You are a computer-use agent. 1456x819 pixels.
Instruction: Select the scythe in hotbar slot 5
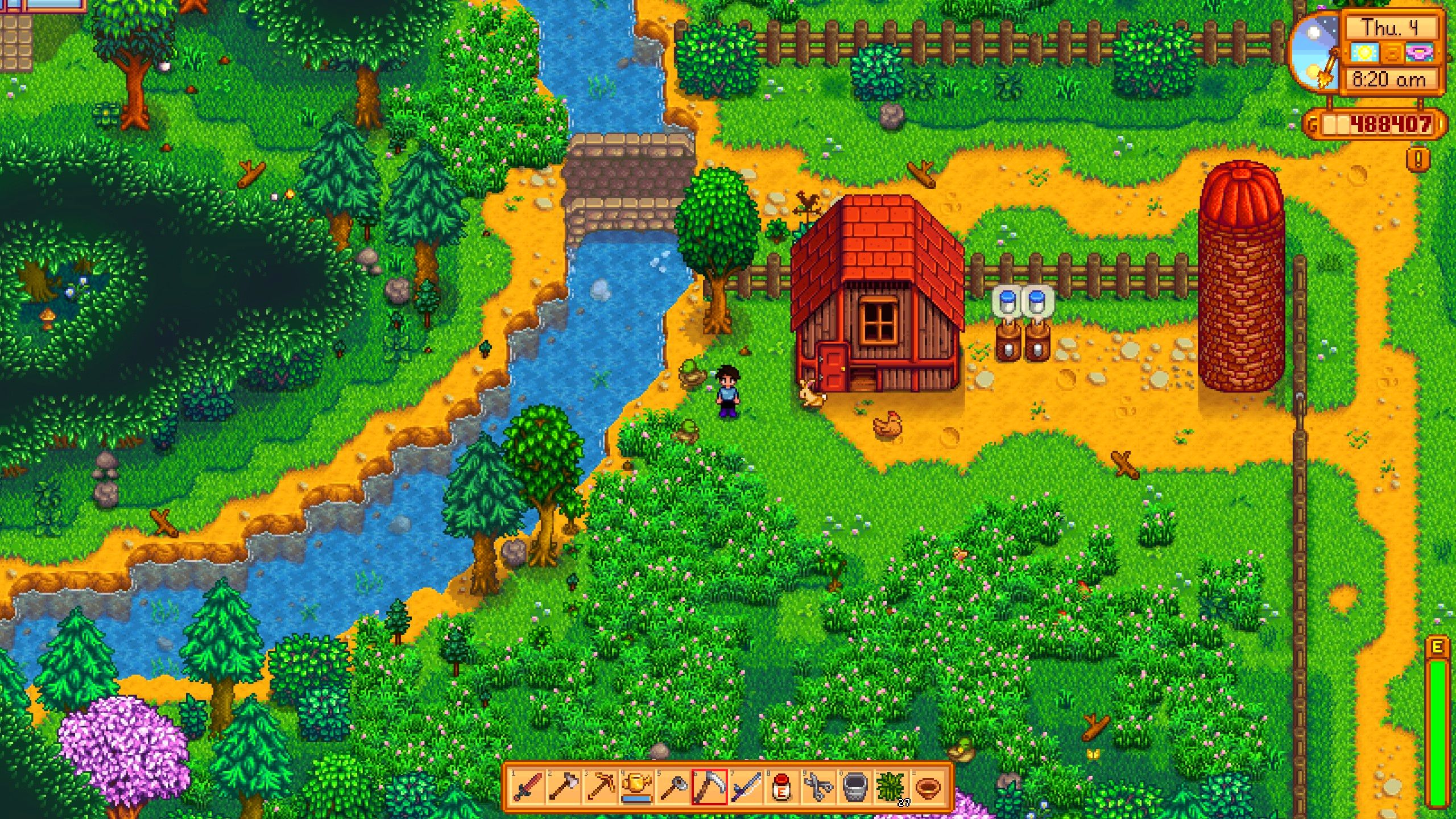(x=675, y=787)
